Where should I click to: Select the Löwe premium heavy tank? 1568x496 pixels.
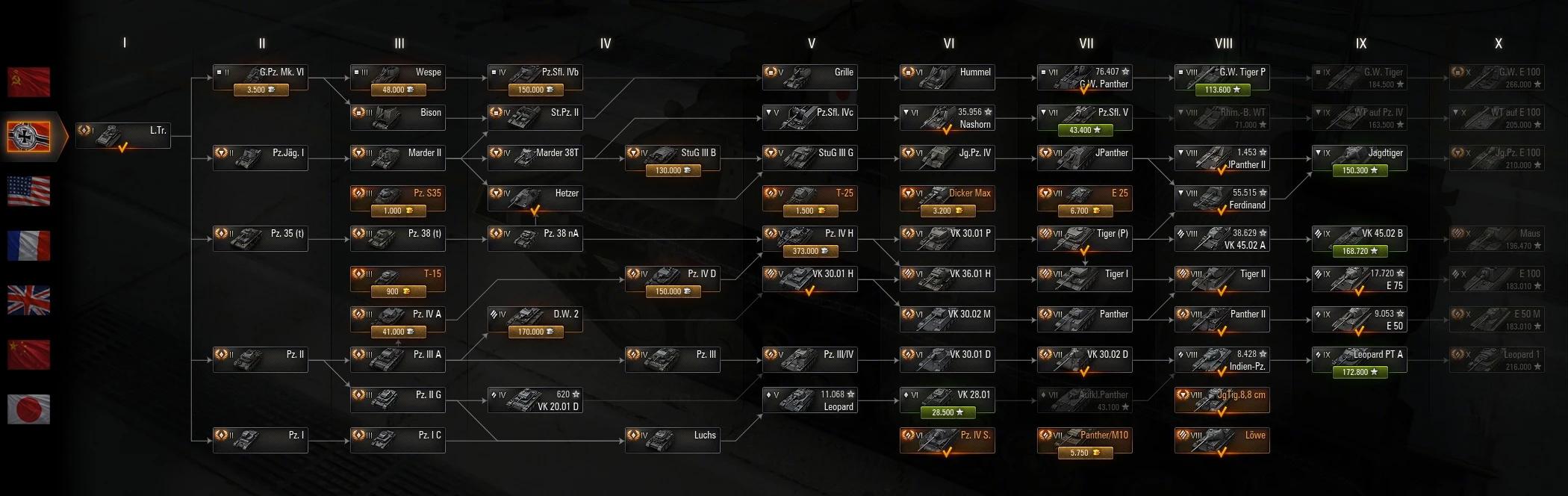(x=1222, y=440)
